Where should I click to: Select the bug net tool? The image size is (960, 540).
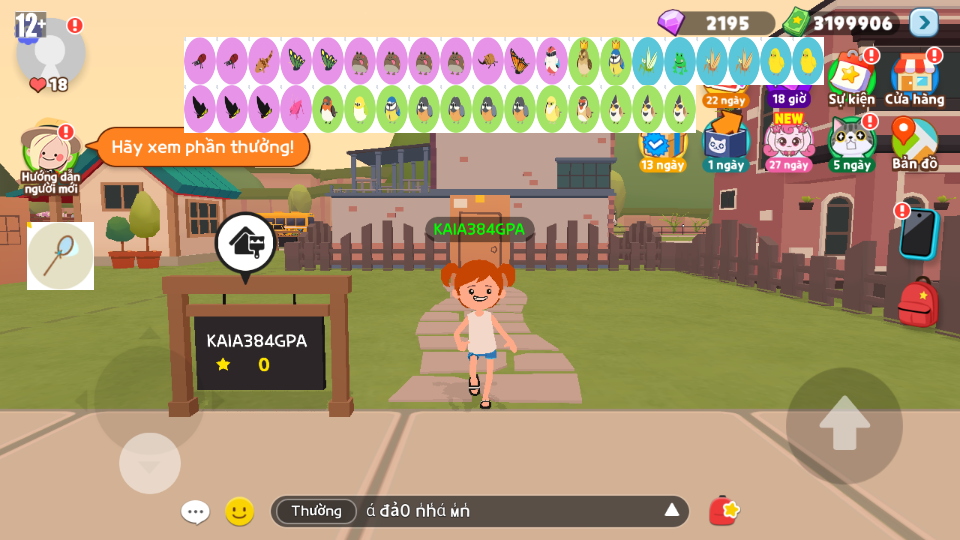coord(60,256)
